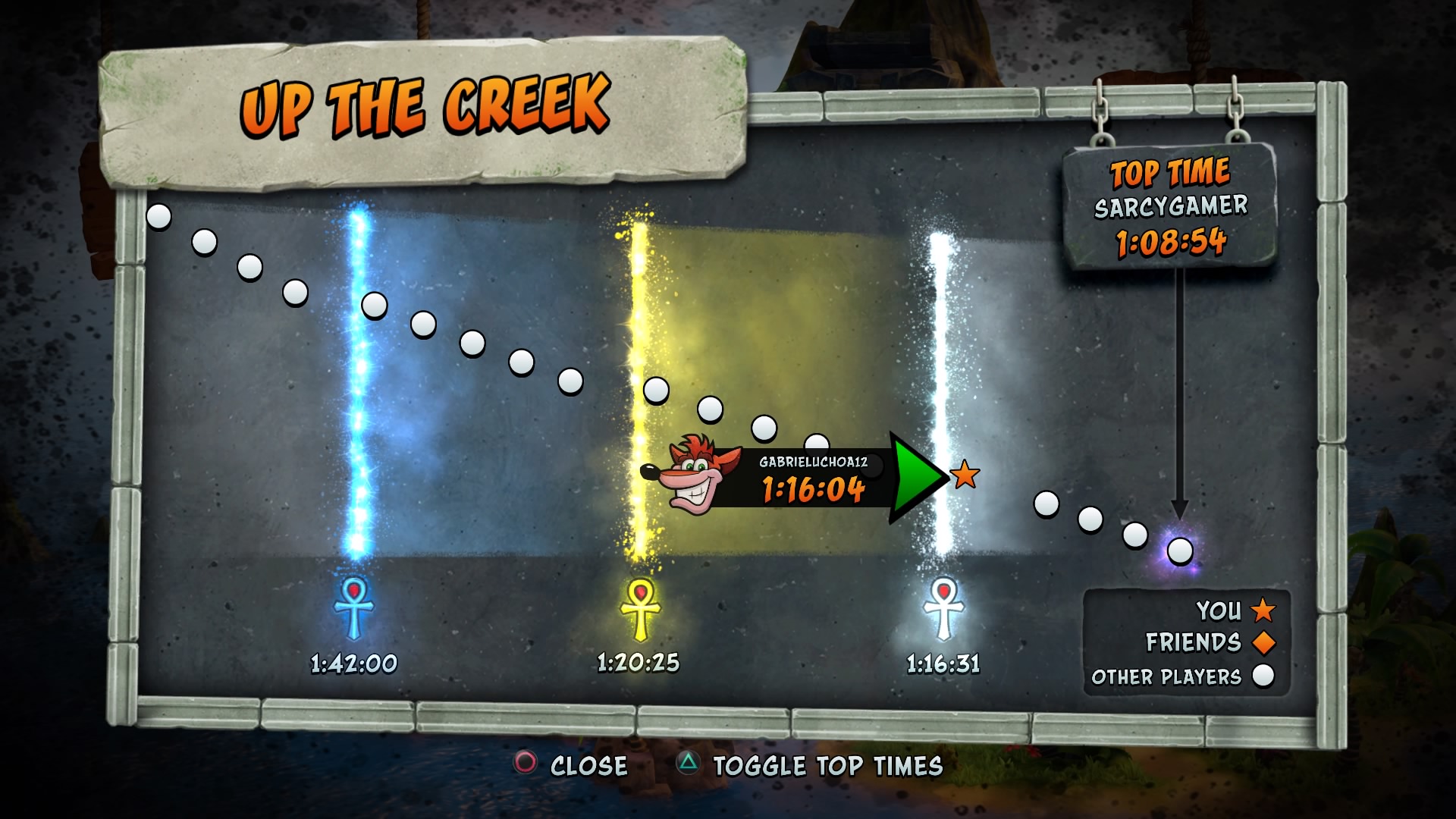1456x819 pixels.
Task: Click the orange star player marker on the chart
Action: (965, 475)
